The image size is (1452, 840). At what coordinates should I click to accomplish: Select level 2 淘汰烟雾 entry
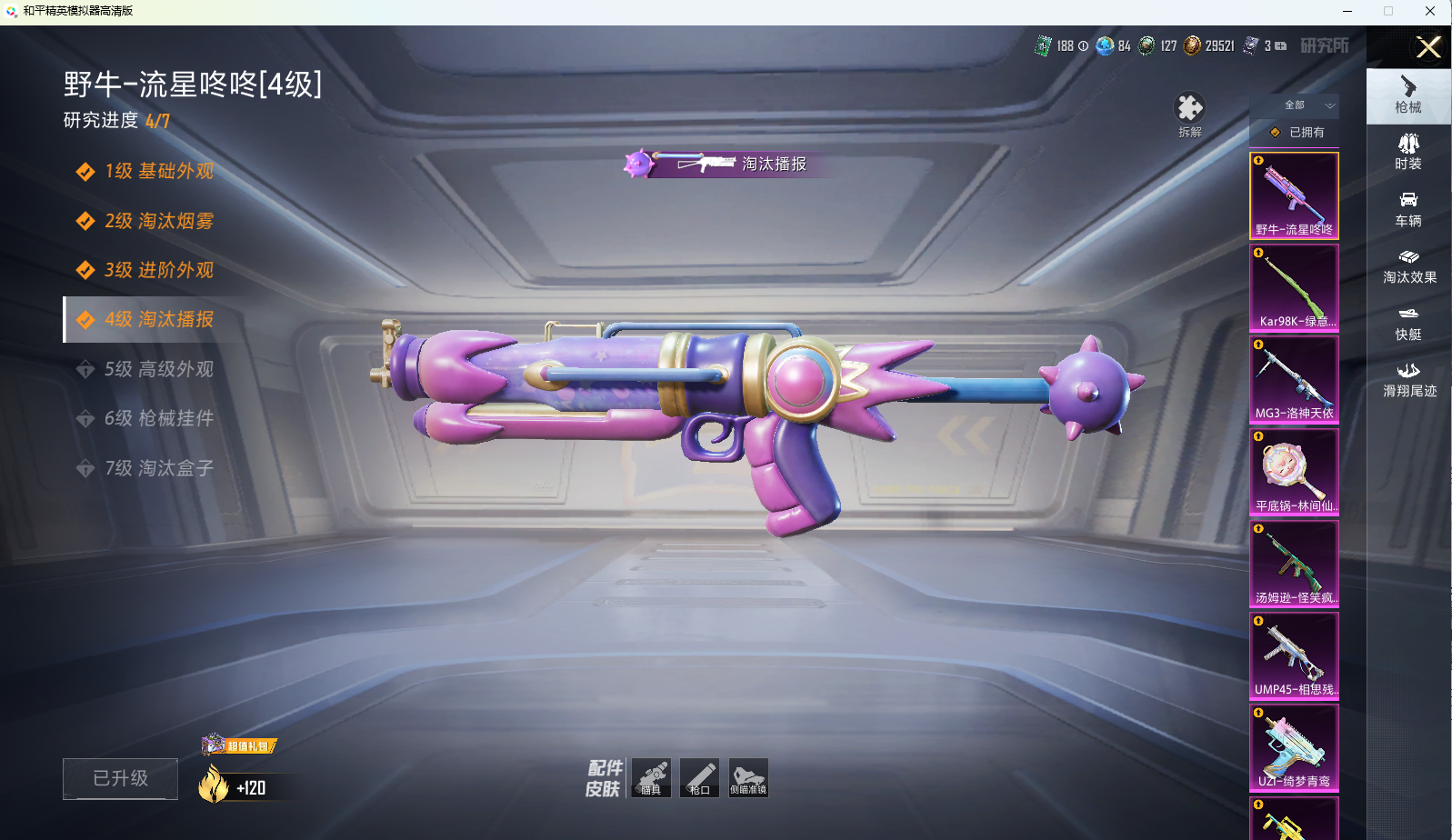[x=159, y=221]
